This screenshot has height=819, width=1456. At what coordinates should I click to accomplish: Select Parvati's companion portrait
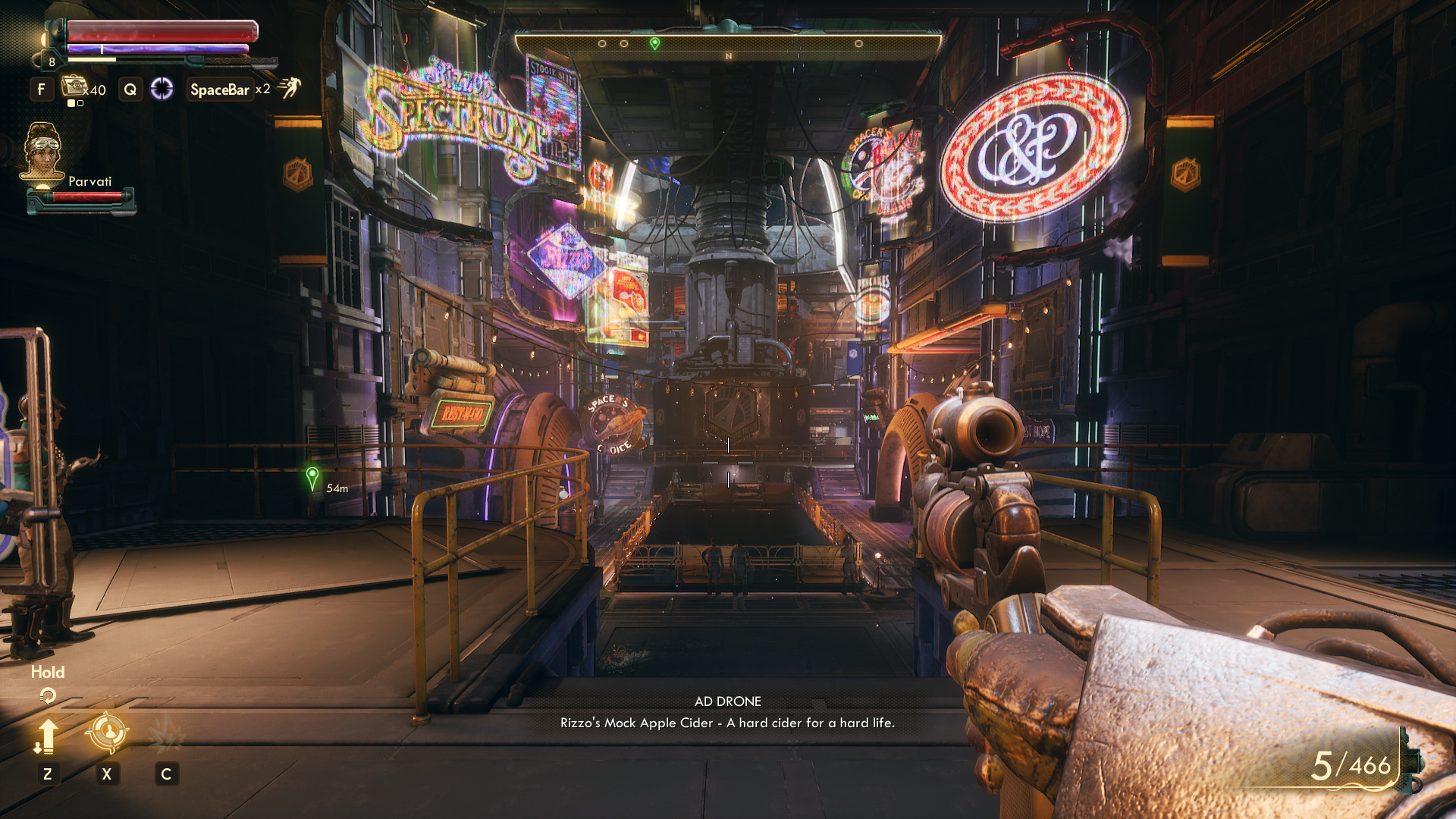[x=42, y=152]
